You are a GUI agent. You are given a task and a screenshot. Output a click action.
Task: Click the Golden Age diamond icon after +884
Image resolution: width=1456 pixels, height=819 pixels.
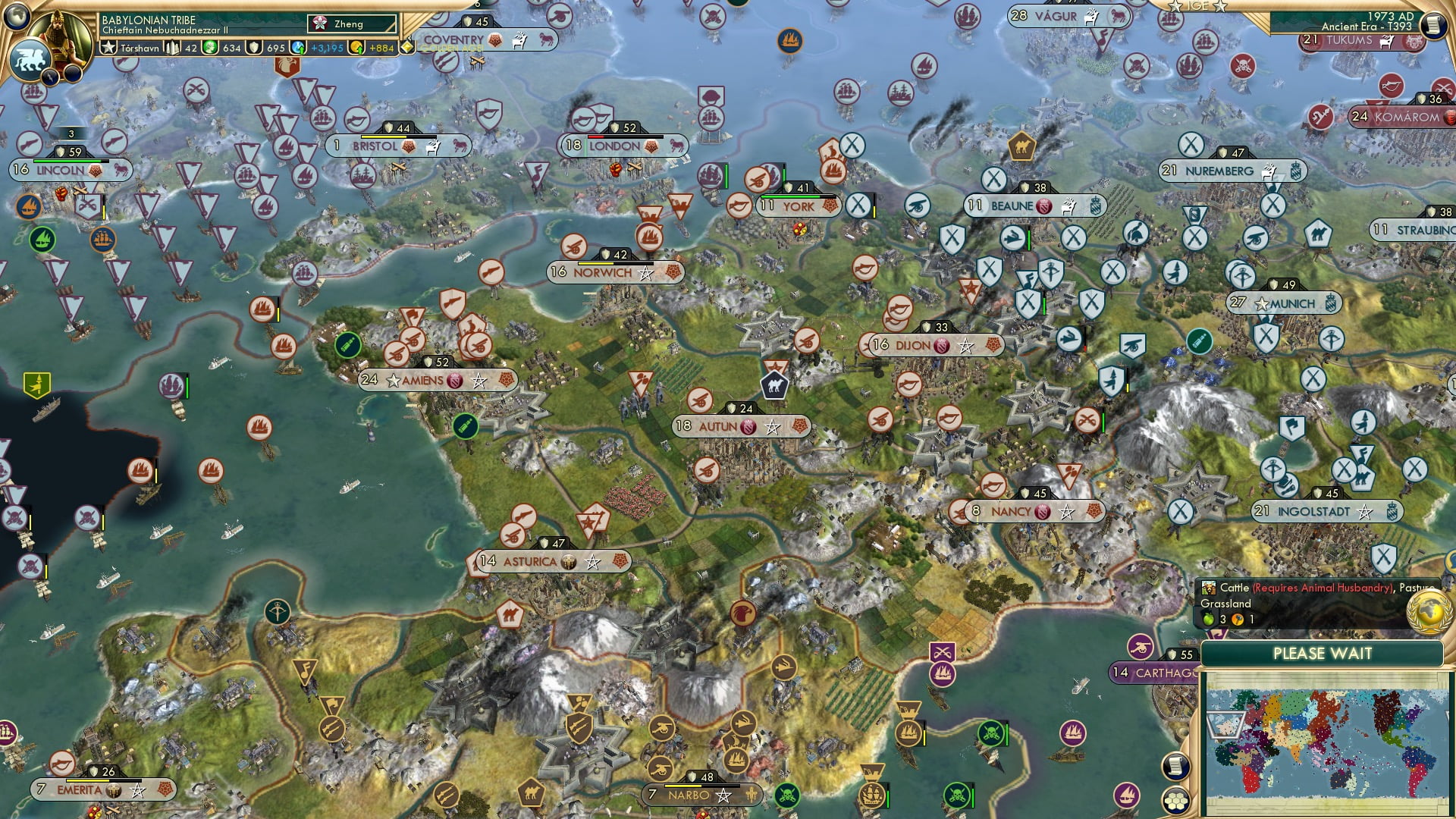click(x=407, y=47)
